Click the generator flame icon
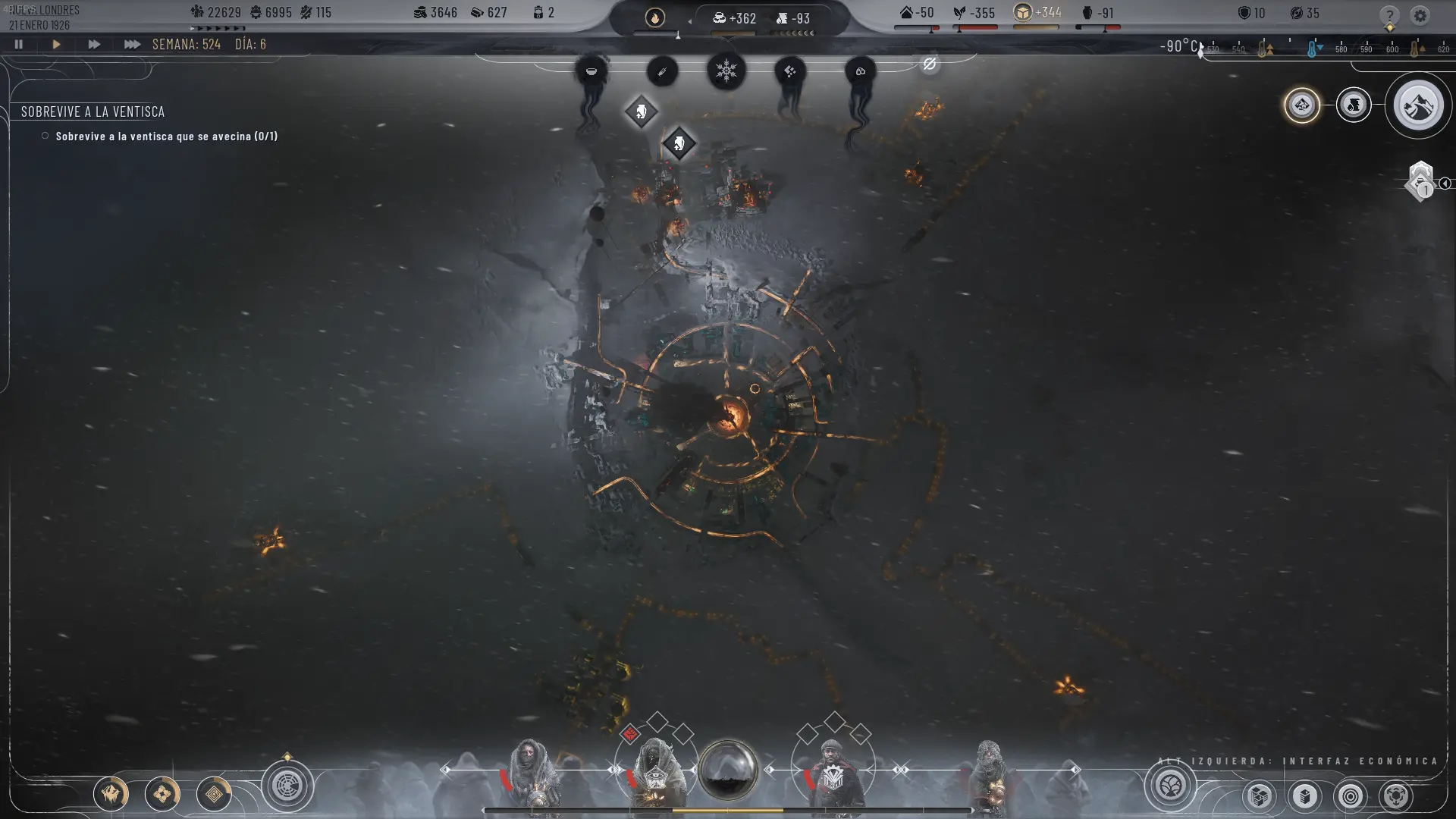The image size is (1456, 819). point(655,17)
